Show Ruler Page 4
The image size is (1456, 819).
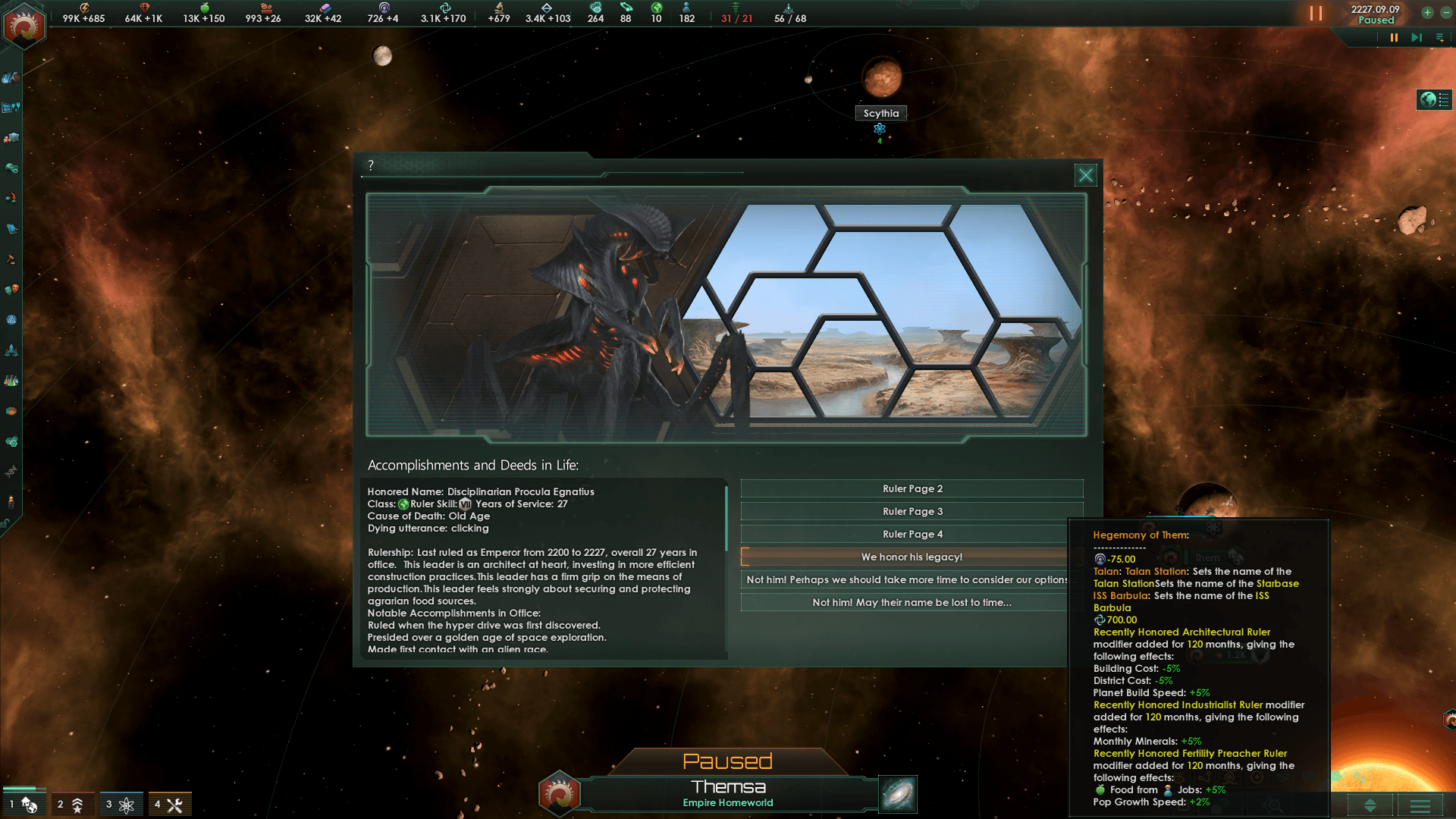(x=912, y=535)
